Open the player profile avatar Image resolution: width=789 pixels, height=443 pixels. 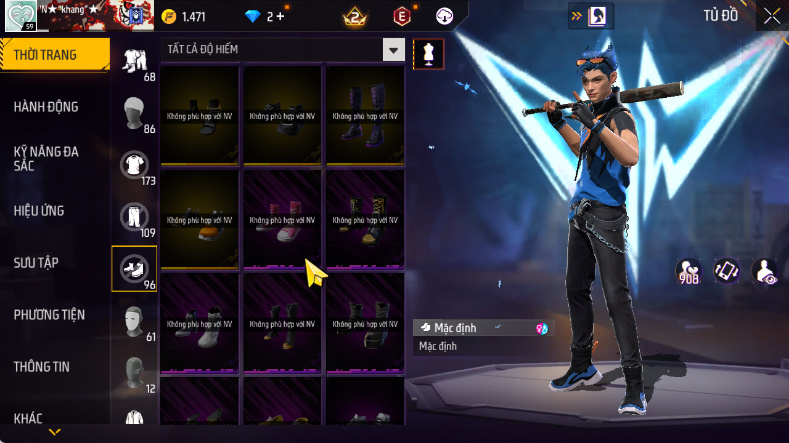click(20, 15)
